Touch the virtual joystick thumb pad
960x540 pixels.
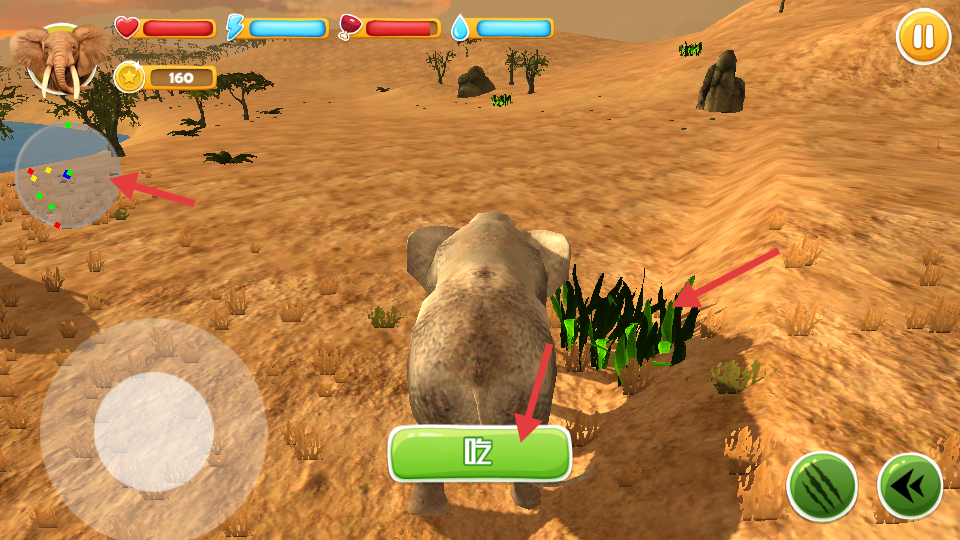tap(154, 432)
